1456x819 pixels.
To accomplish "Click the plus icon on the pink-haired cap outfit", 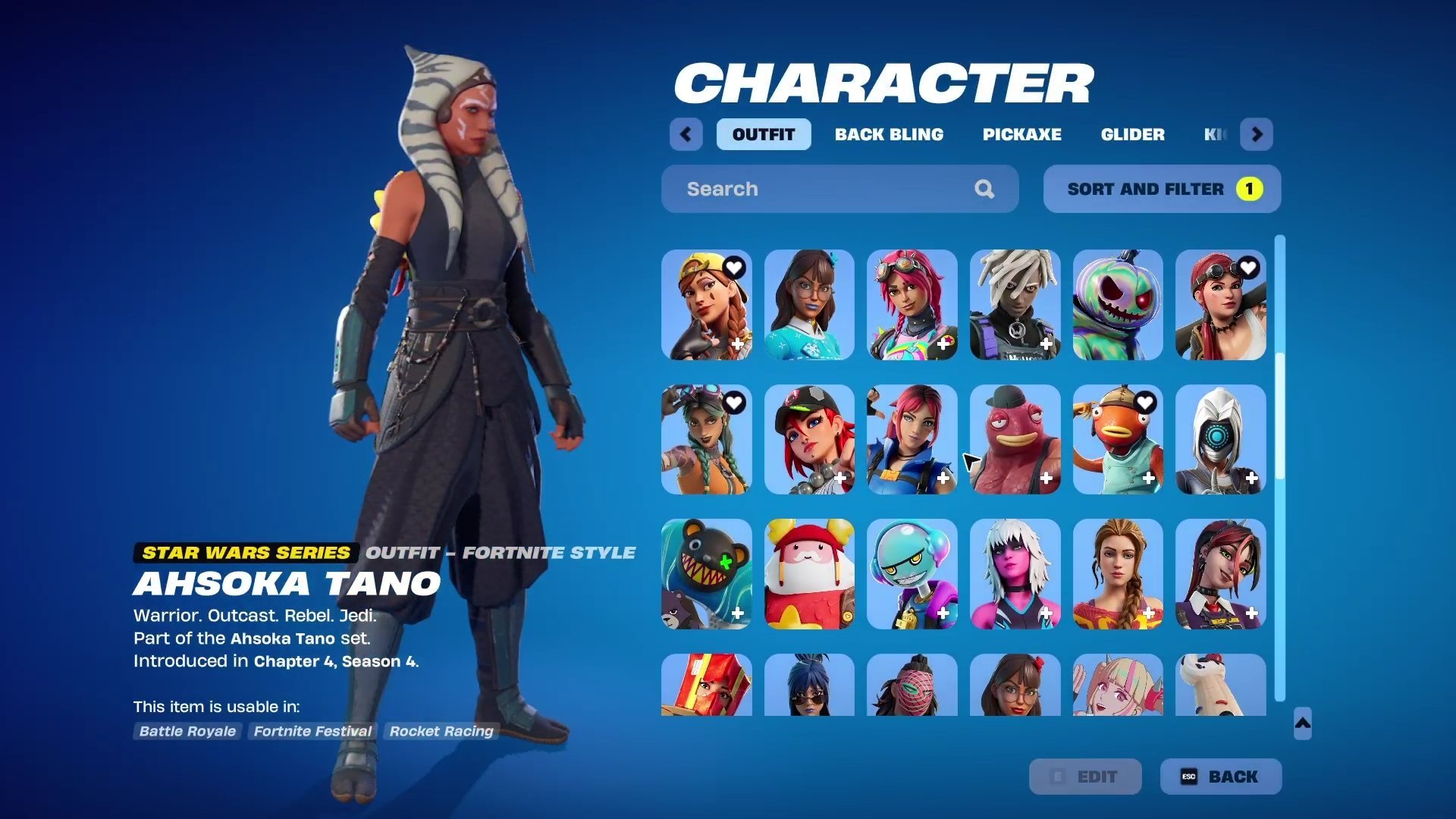I will [x=842, y=479].
